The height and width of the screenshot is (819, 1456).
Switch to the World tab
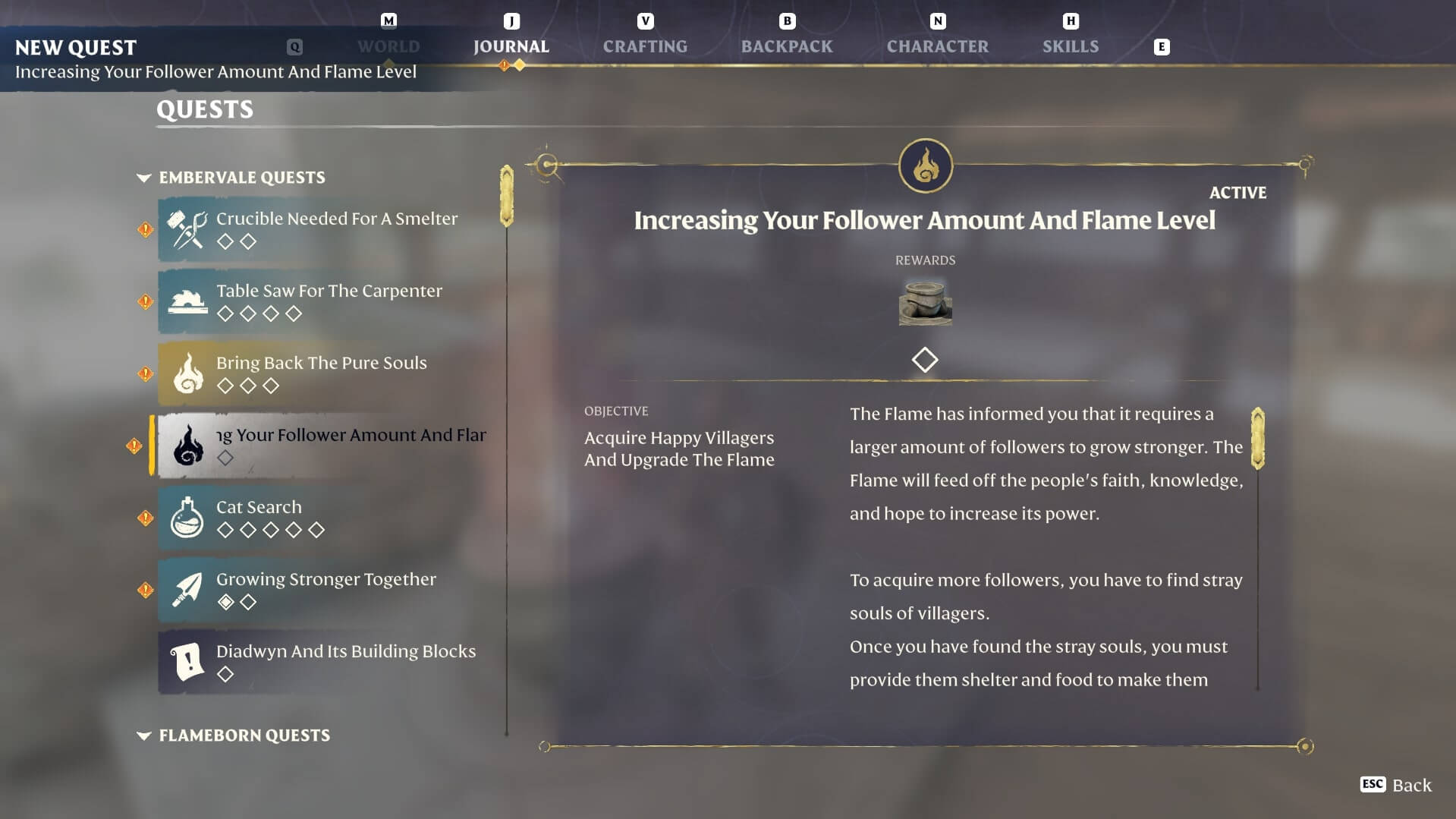(x=388, y=46)
